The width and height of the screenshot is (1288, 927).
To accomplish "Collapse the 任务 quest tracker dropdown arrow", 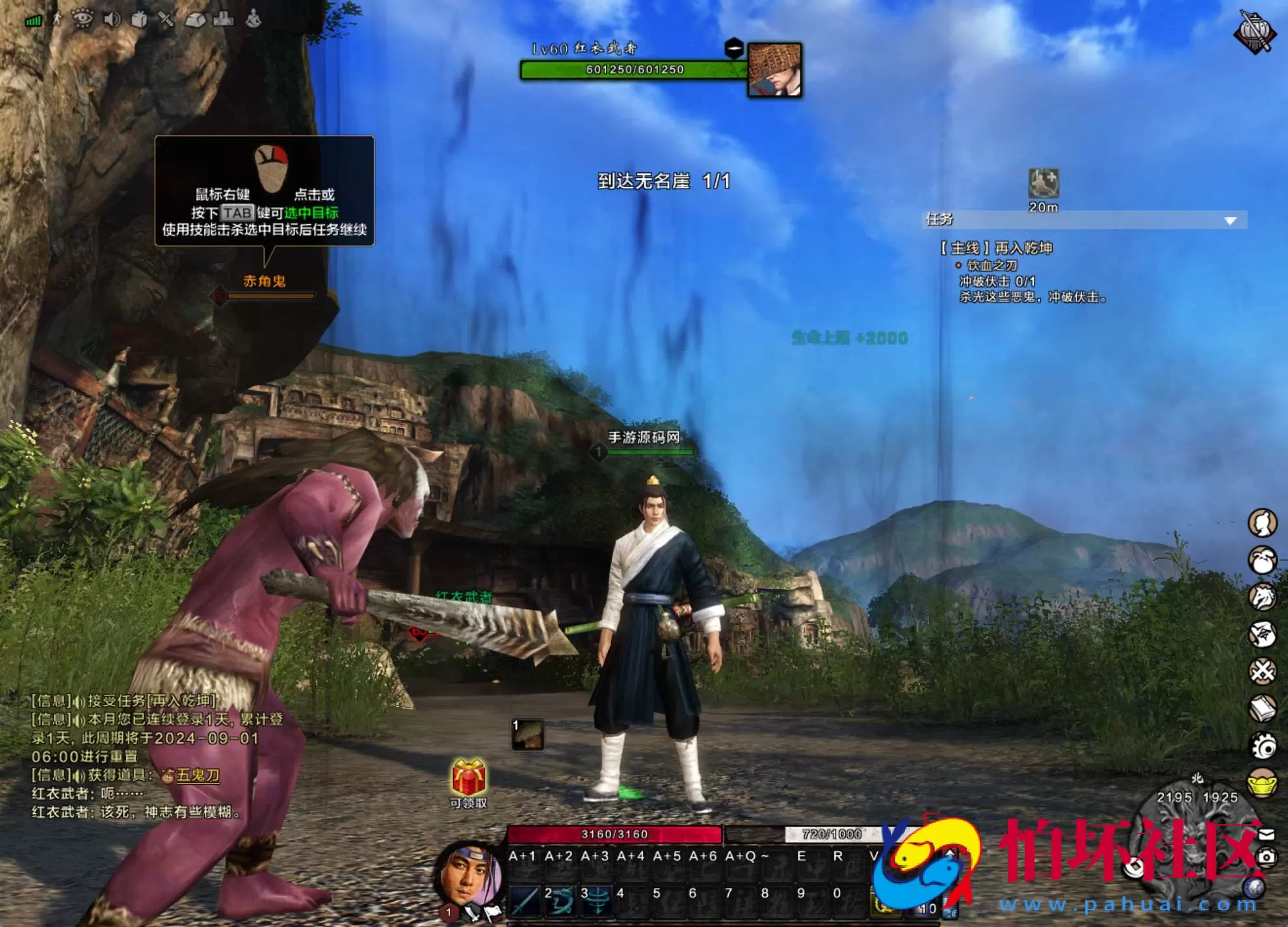I will 1229,220.
